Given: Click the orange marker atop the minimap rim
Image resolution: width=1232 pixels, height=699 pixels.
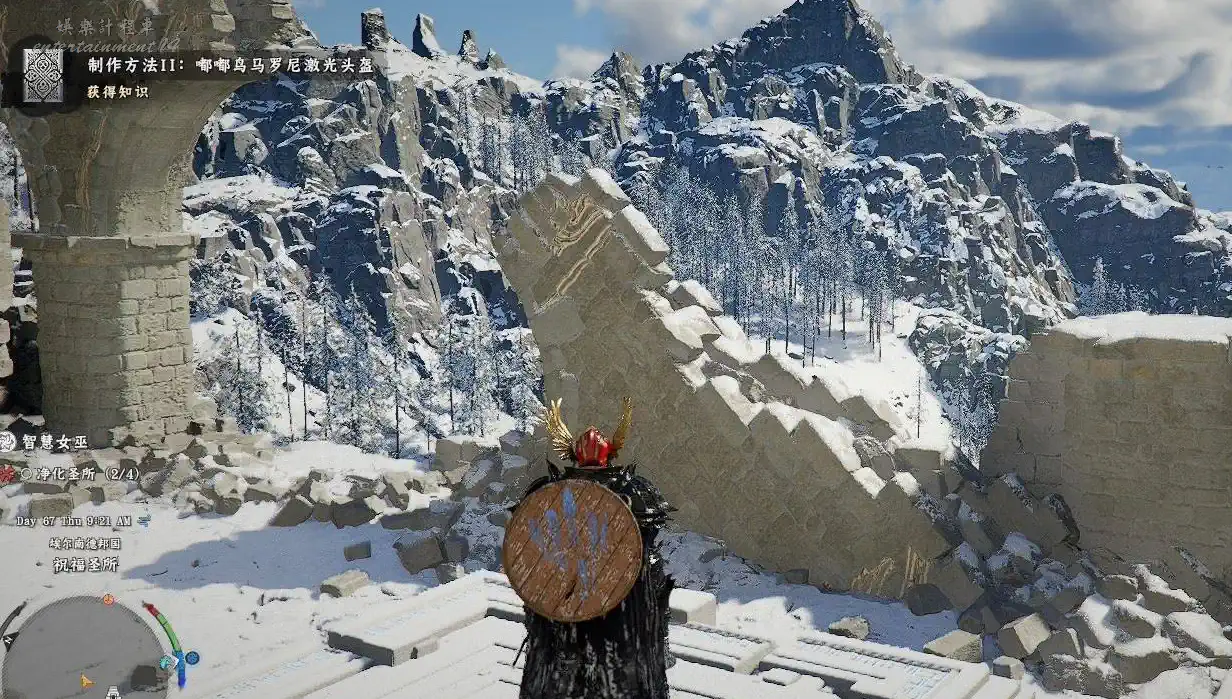Looking at the screenshot, I should tap(108, 600).
